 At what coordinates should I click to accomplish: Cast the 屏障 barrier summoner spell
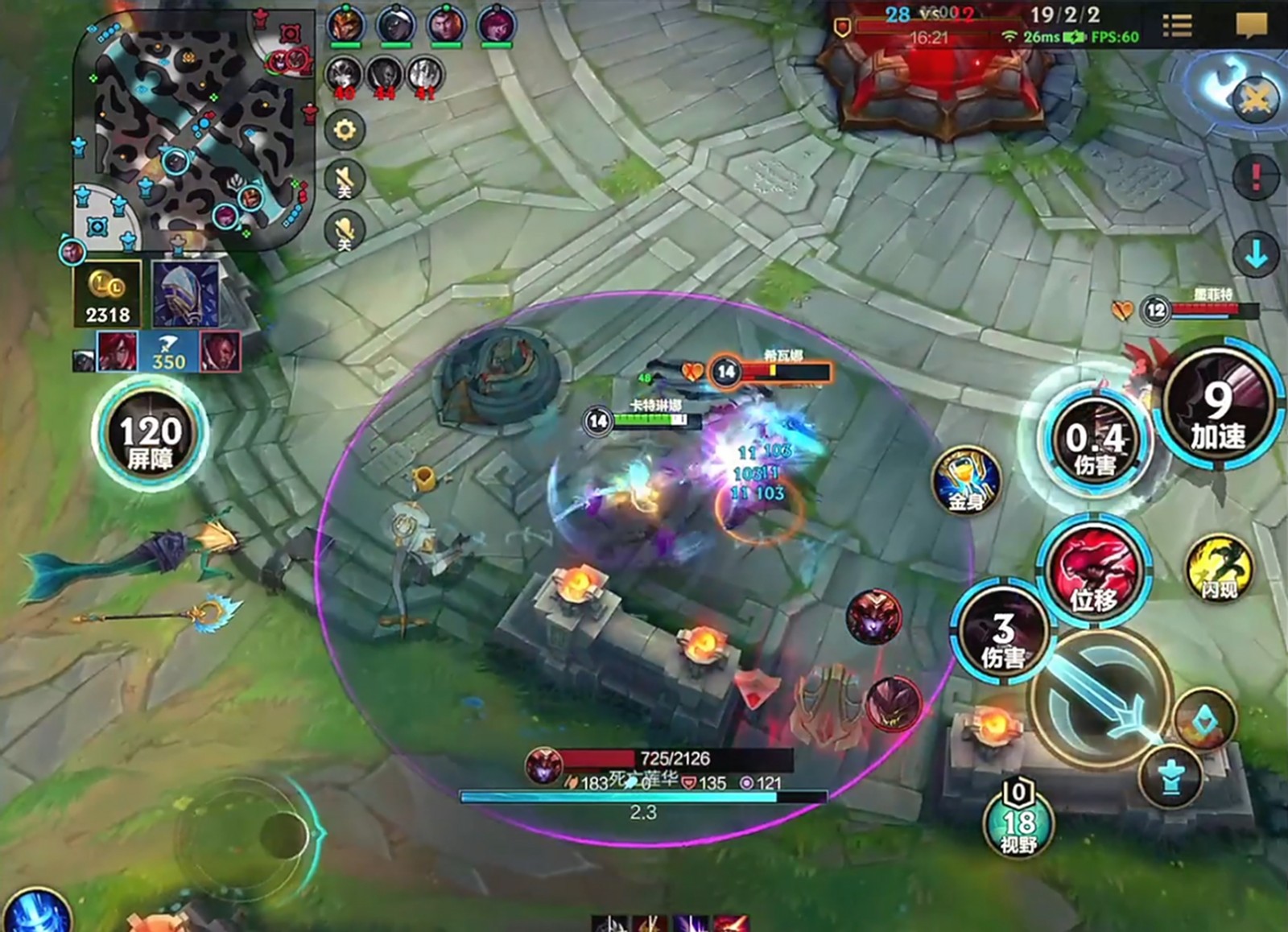[150, 435]
